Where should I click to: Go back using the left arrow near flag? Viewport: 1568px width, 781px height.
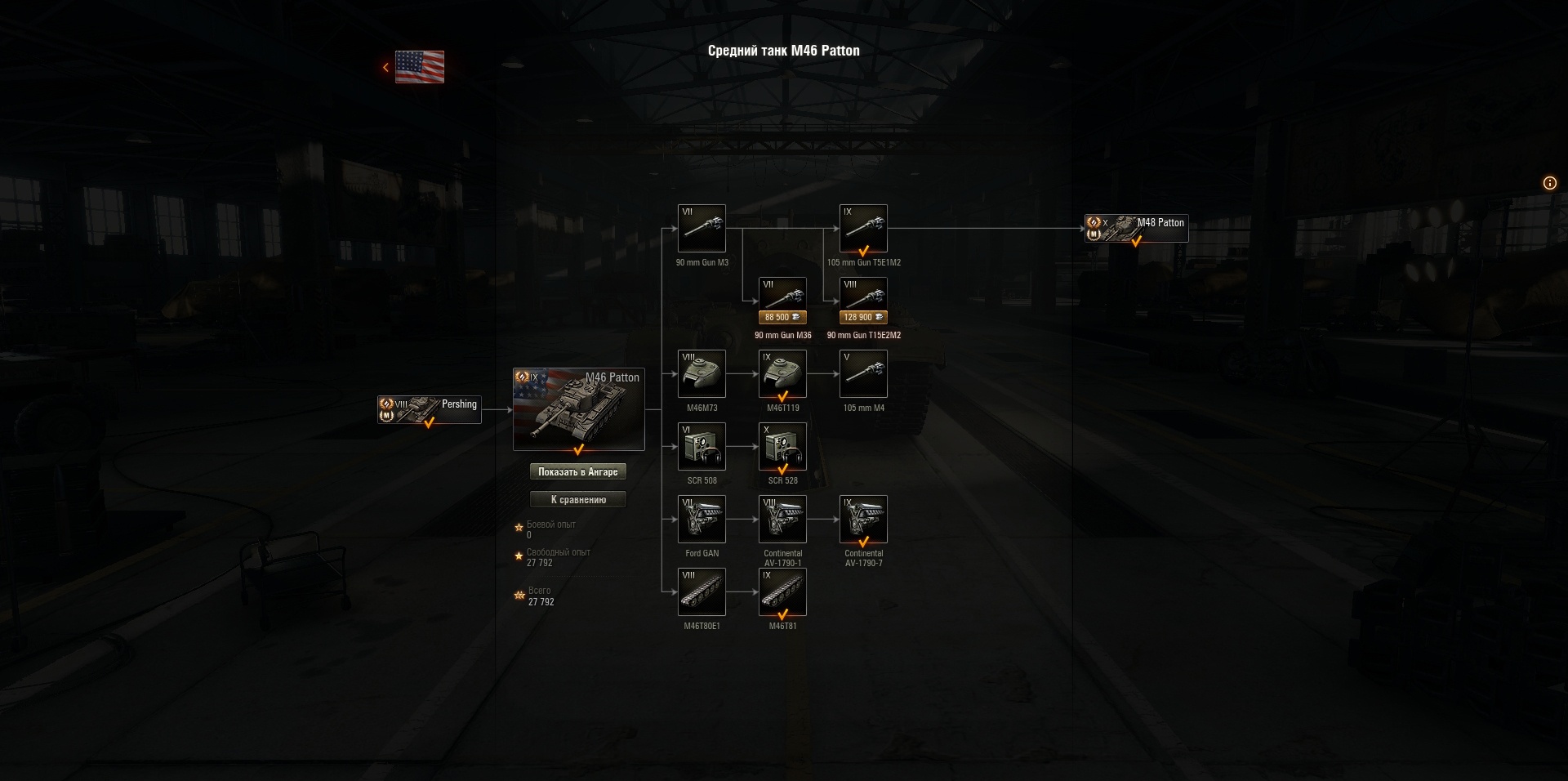click(x=385, y=67)
